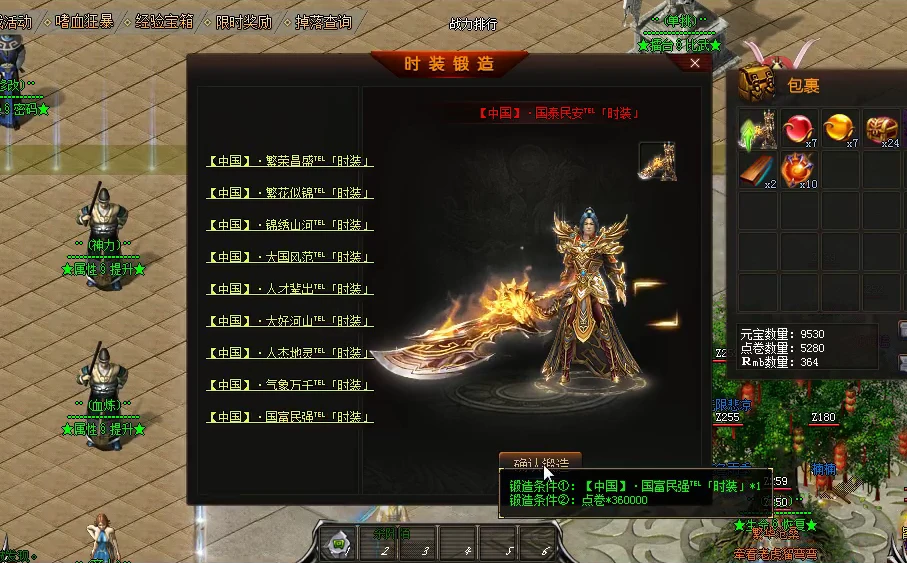The height and width of the screenshot is (563, 907).
Task: Open the 嗜血狂暴 menu tab
Action: [x=85, y=21]
